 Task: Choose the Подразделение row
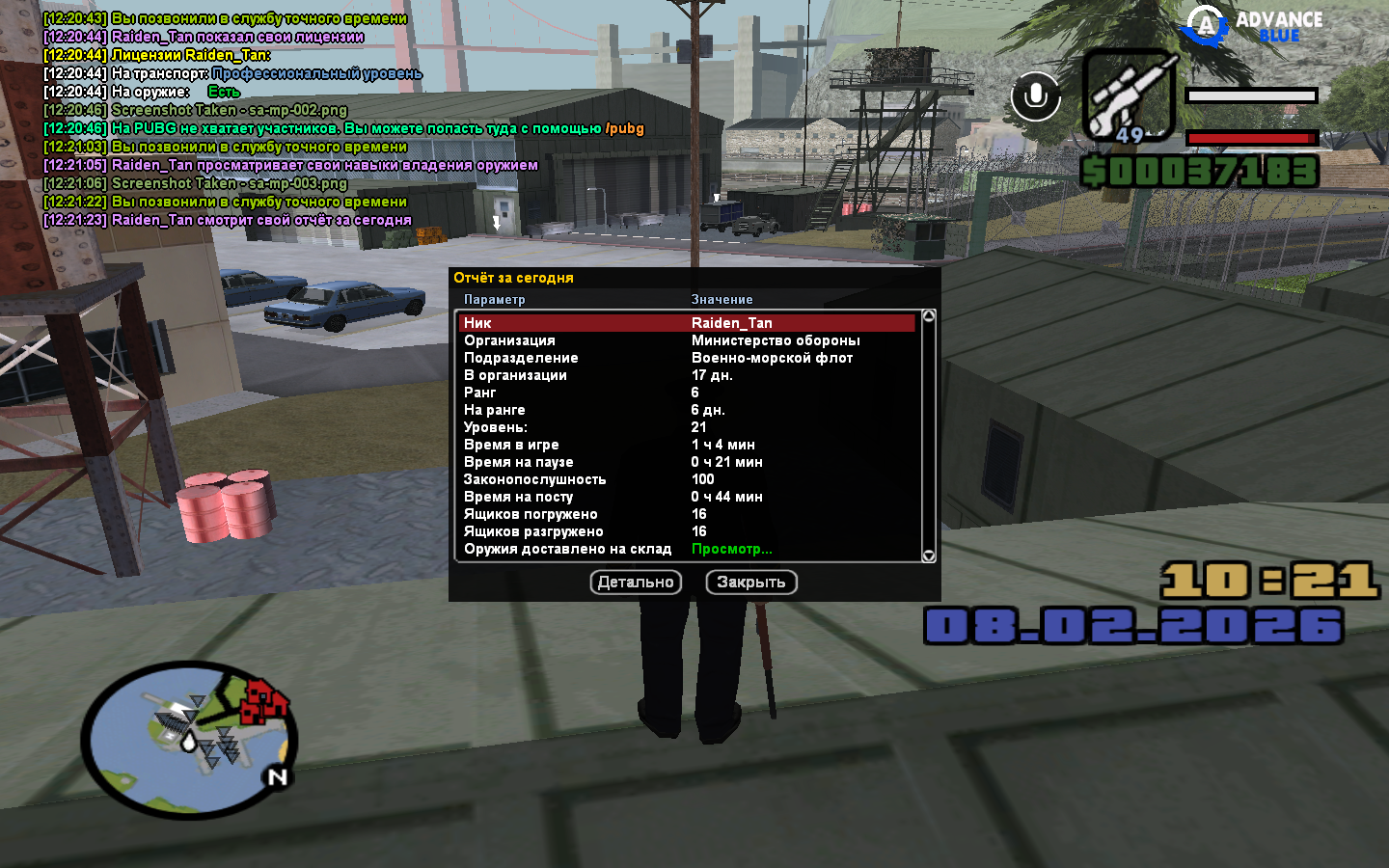click(x=687, y=358)
